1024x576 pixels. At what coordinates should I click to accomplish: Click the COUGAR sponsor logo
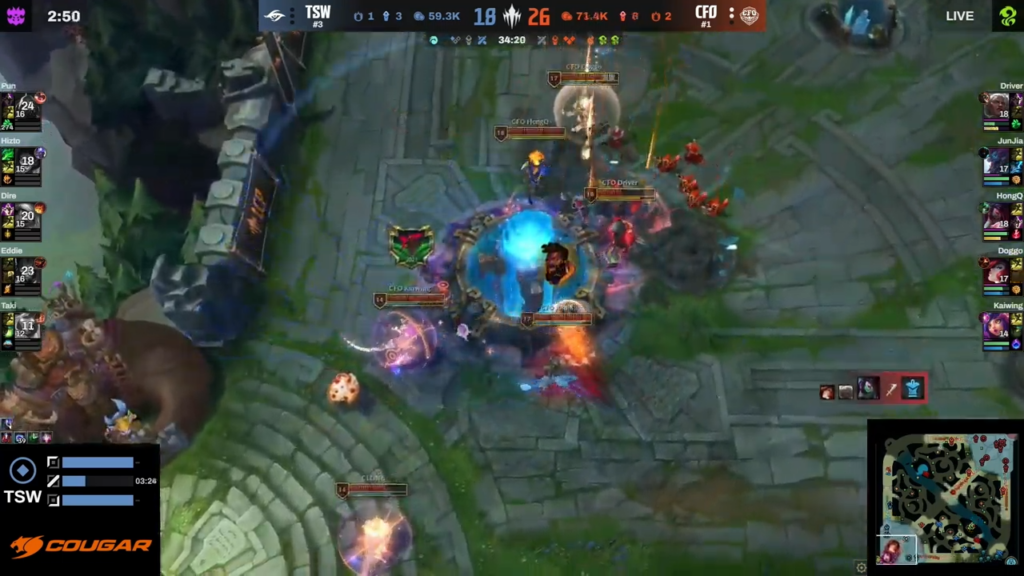point(80,546)
